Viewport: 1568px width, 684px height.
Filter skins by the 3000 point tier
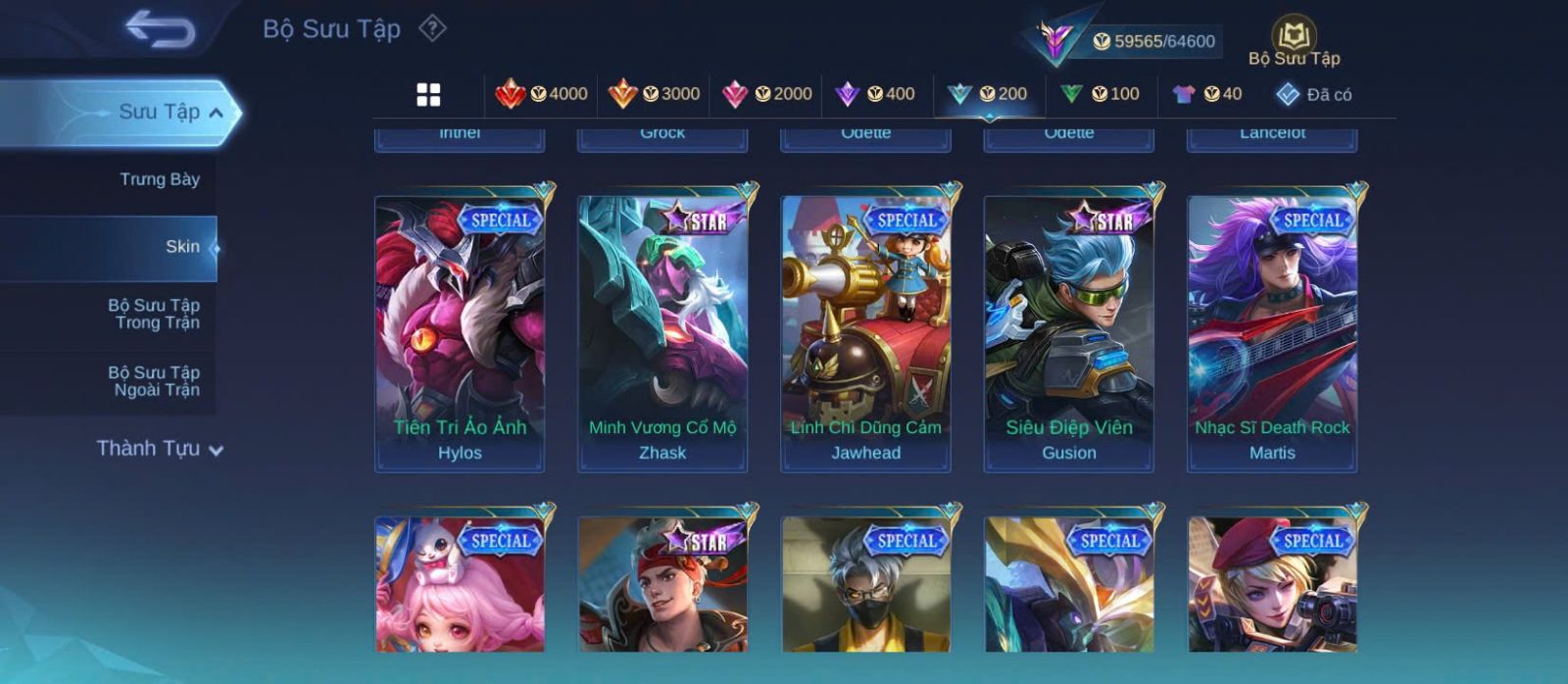pos(654,94)
